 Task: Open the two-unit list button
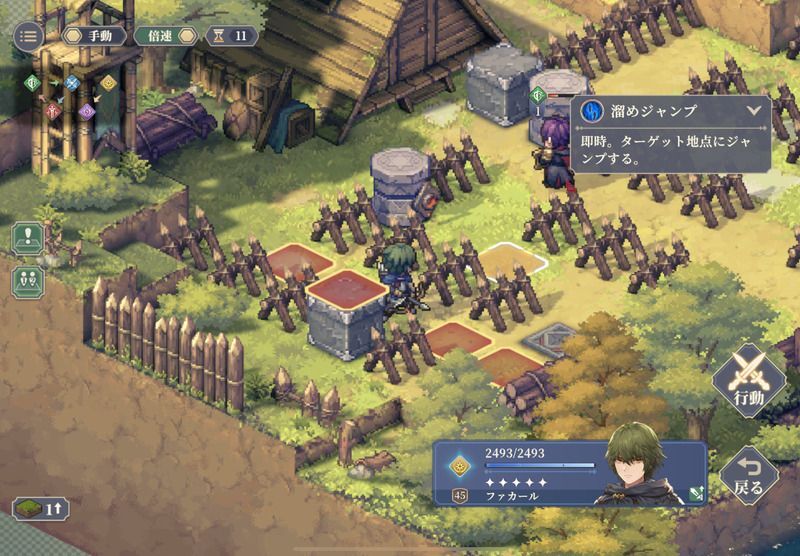pyautogui.click(x=27, y=281)
